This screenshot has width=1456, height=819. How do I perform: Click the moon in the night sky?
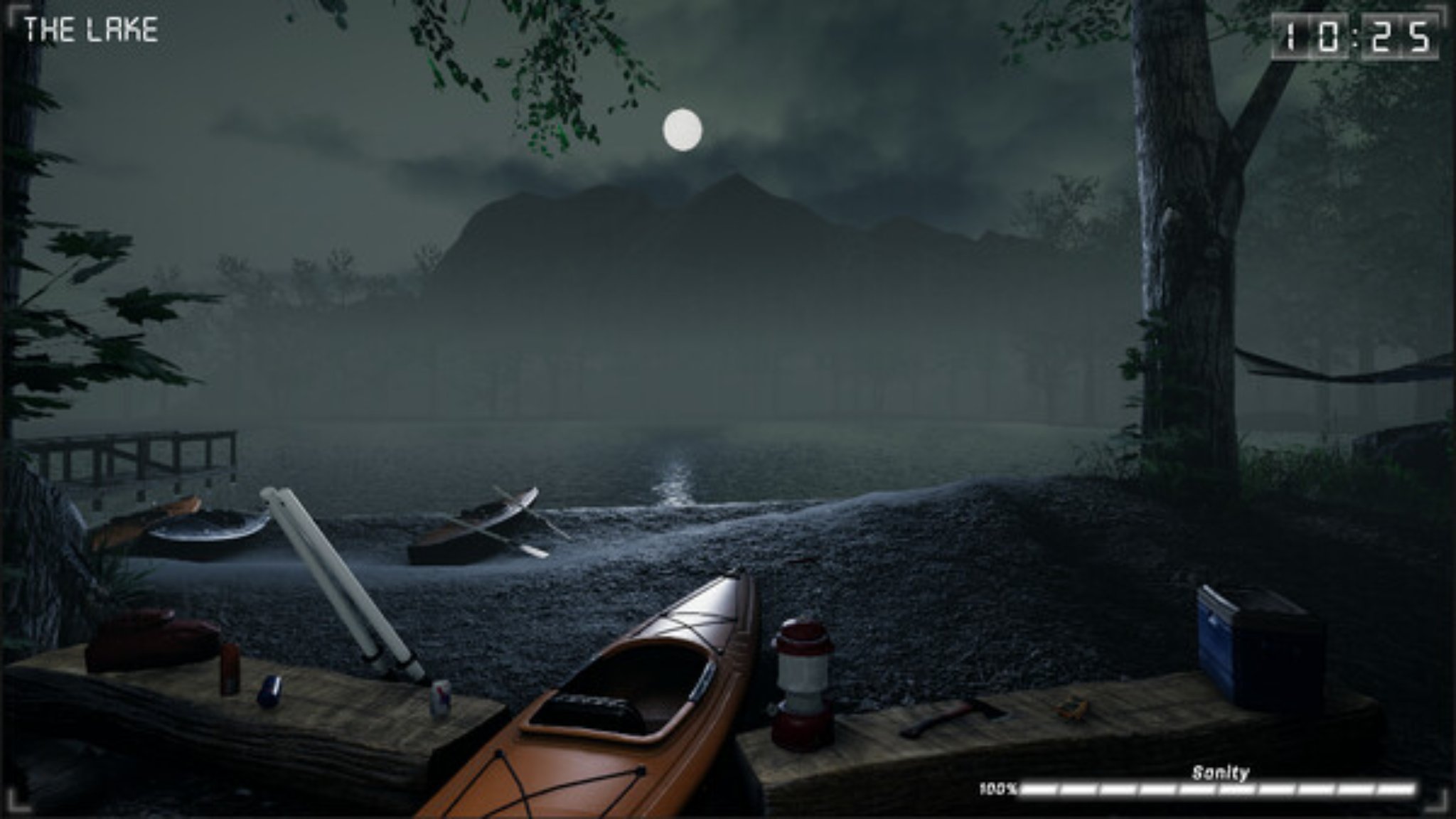click(684, 130)
